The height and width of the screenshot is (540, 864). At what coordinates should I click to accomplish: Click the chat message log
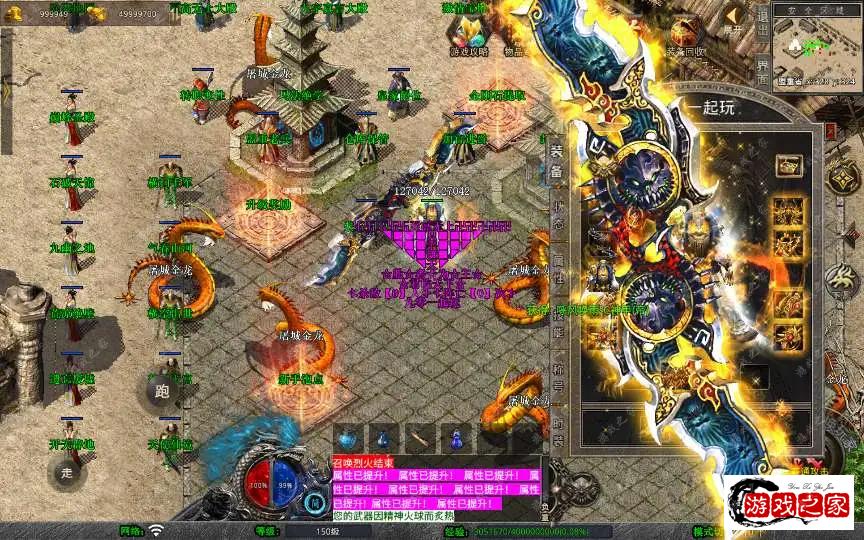pos(436,490)
